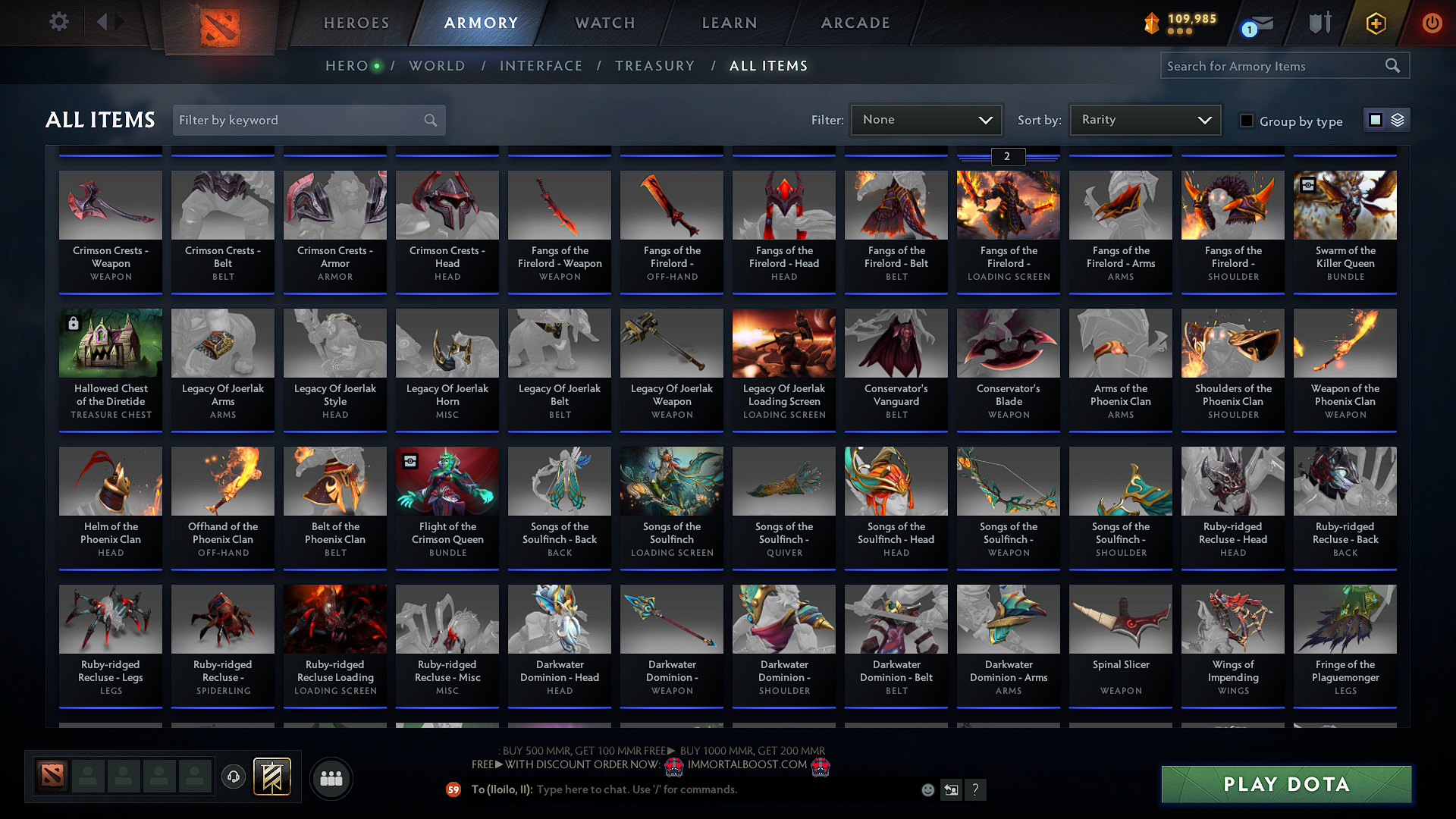This screenshot has width=1456, height=819.
Task: Open the Settings gear menu
Action: 58,21
